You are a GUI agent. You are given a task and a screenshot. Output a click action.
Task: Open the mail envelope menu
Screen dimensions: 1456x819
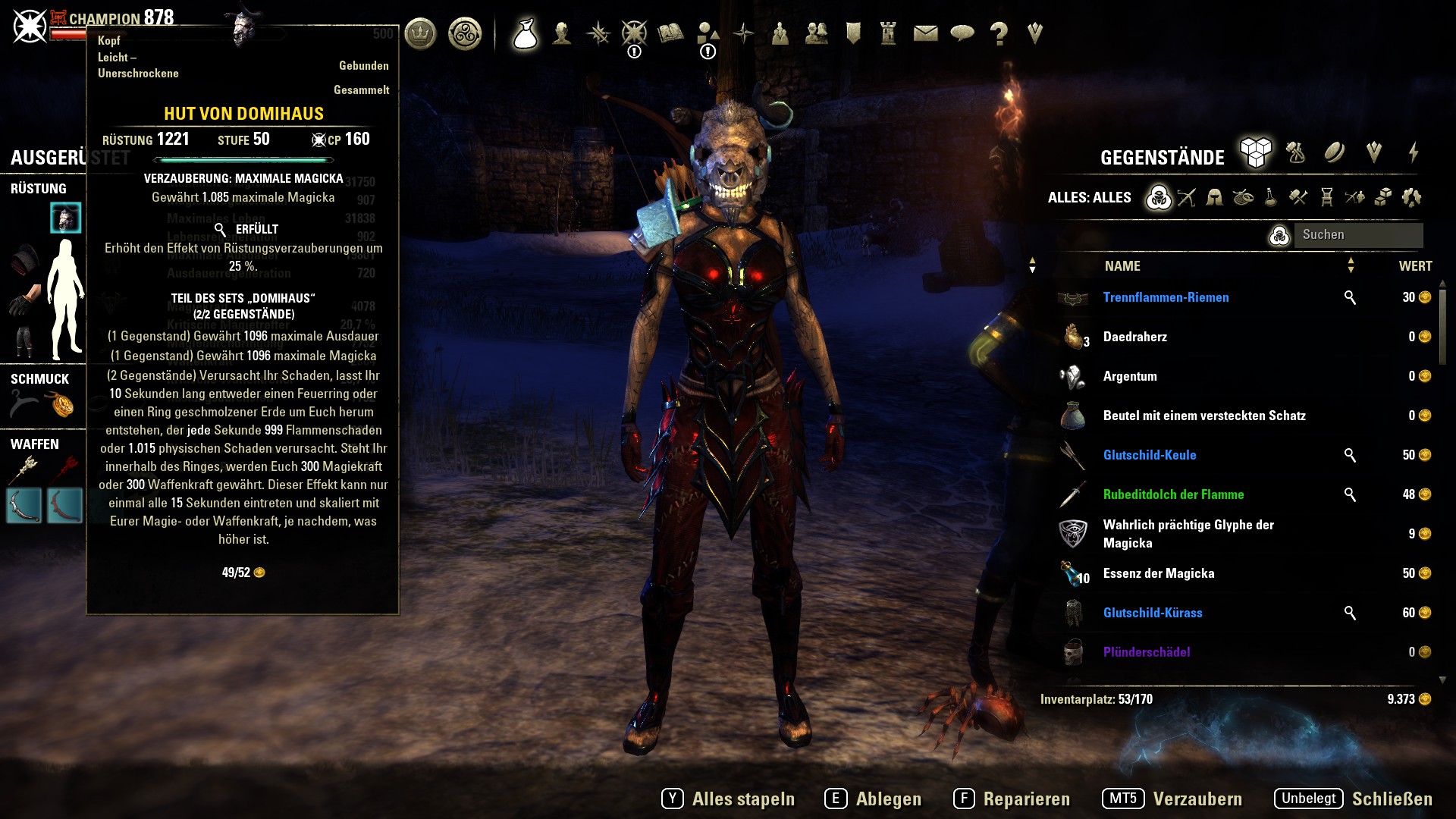pos(925,33)
